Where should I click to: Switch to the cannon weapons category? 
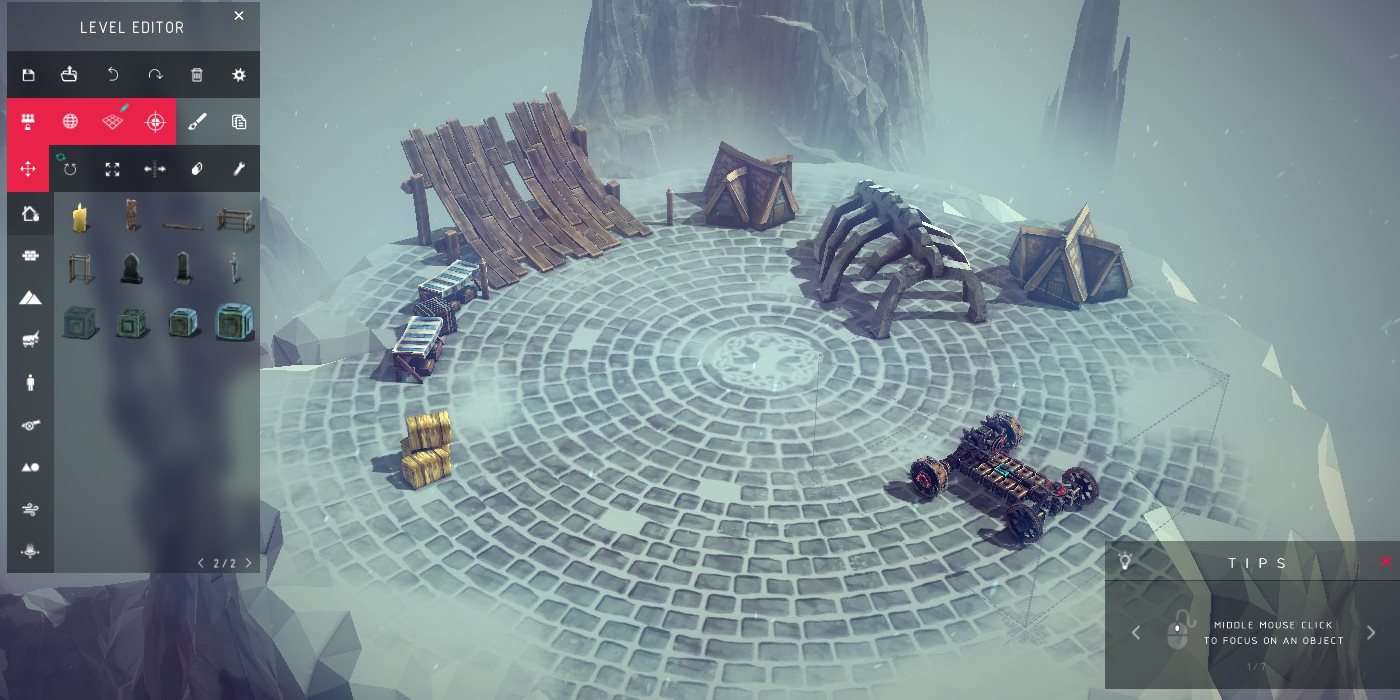pyautogui.click(x=30, y=425)
